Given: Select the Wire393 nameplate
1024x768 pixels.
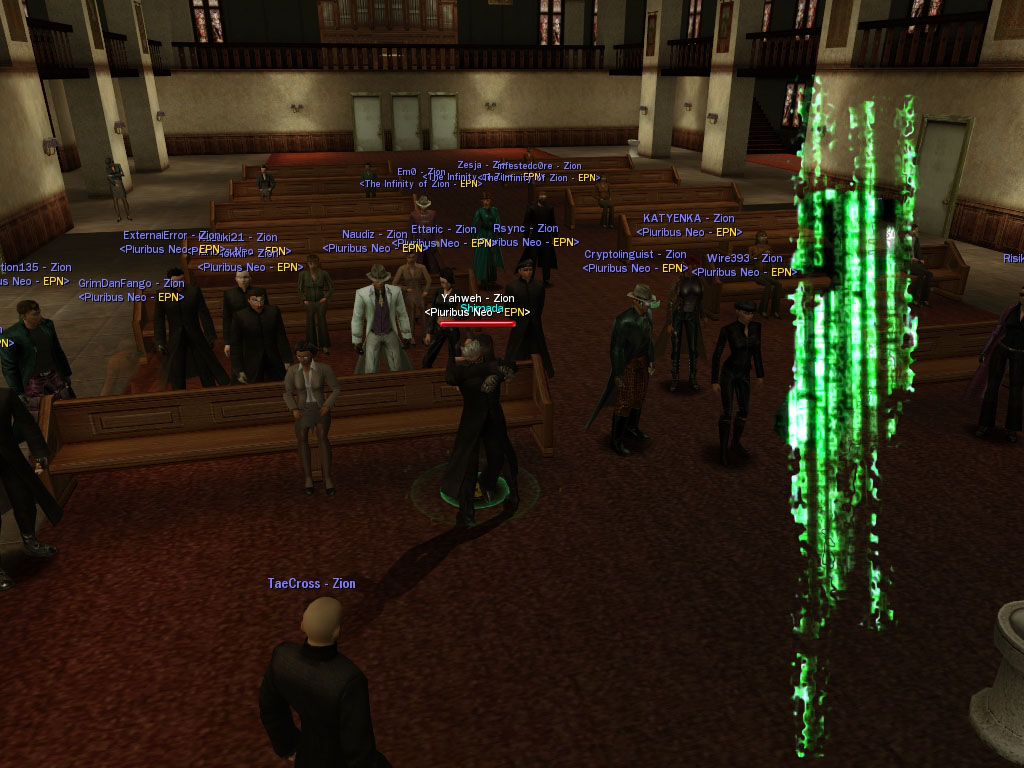Looking at the screenshot, I should (744, 258).
